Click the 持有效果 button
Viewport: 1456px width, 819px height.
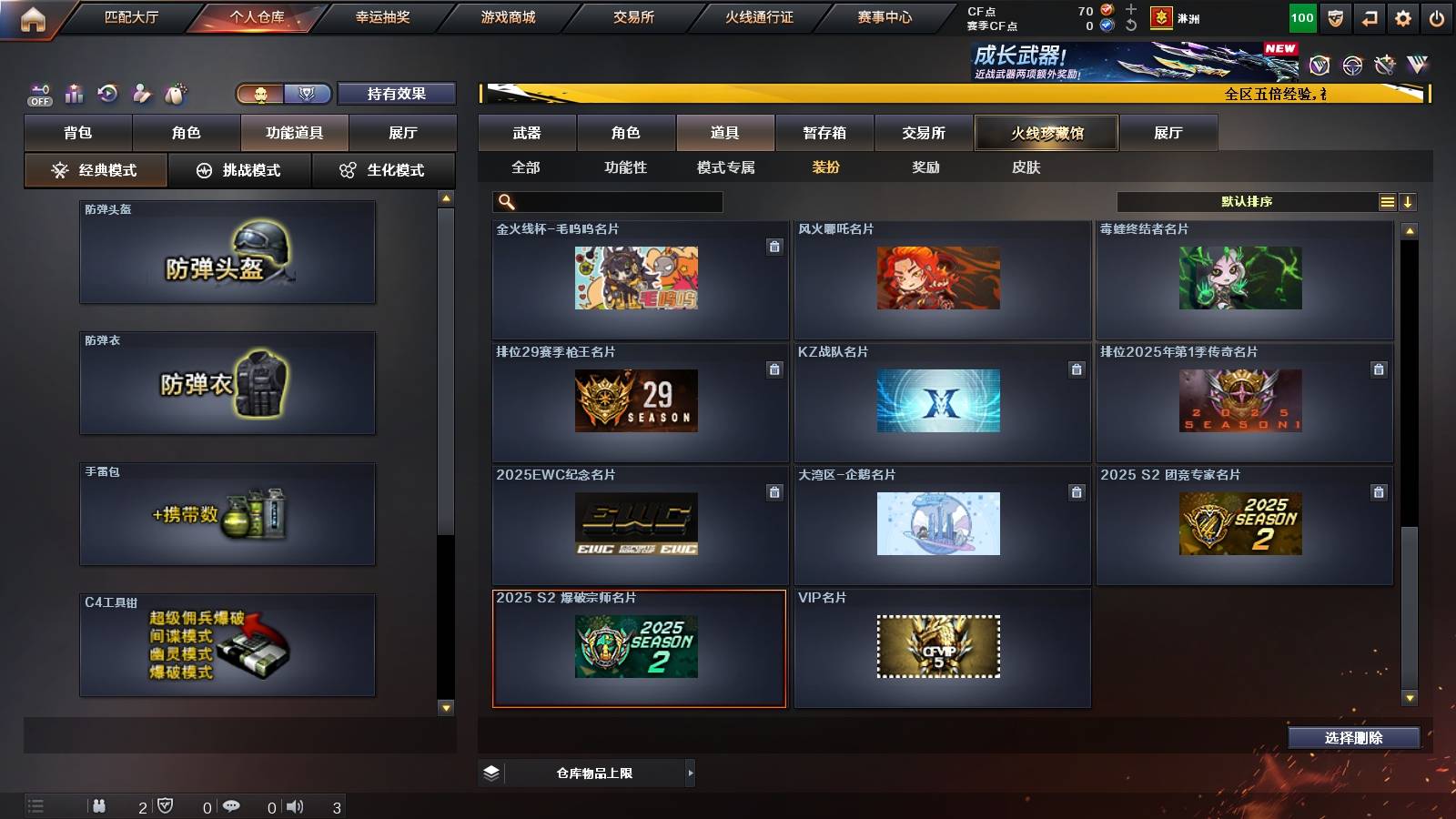pos(397,93)
